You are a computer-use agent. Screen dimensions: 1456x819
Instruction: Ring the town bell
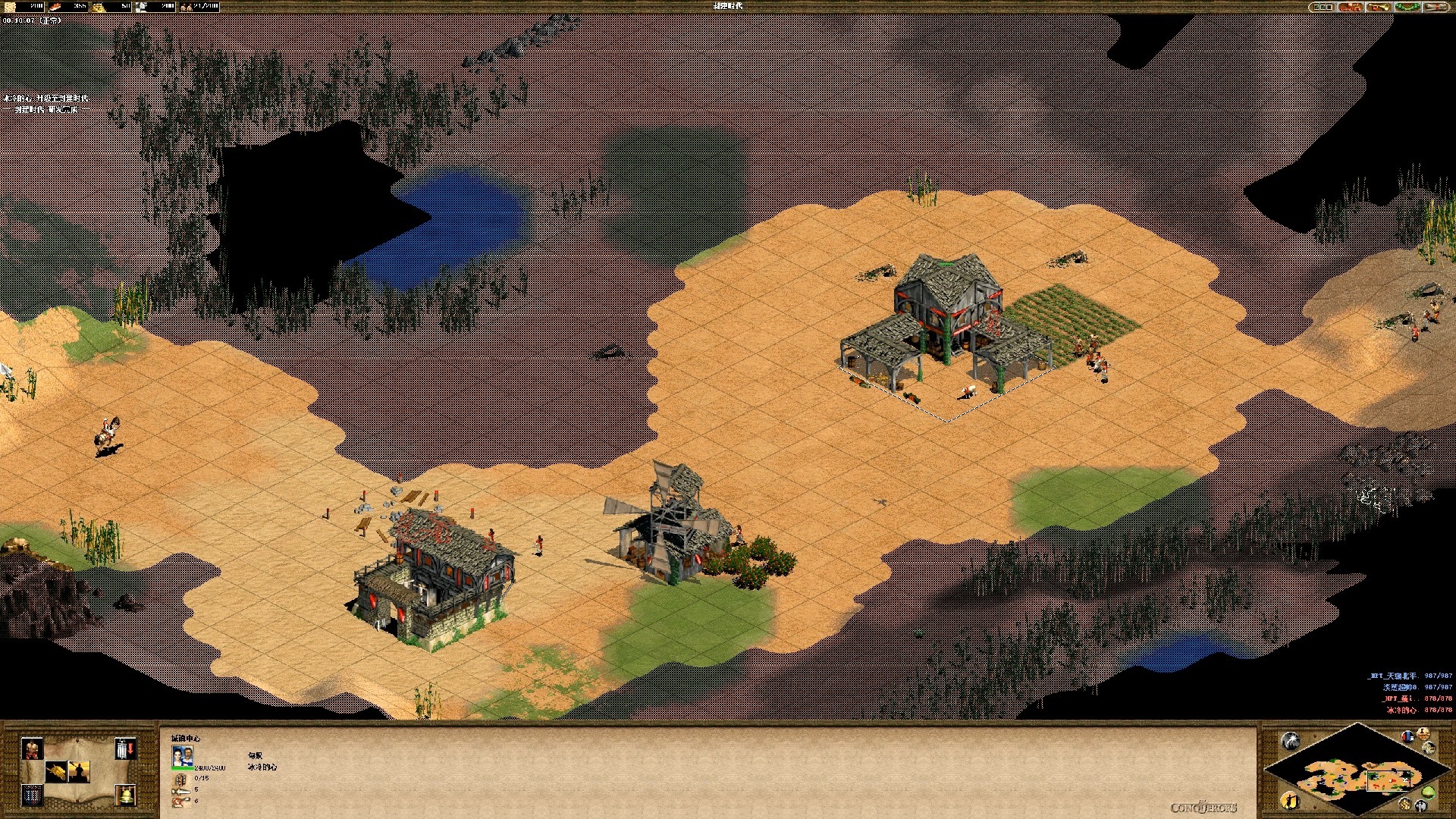coord(126,795)
